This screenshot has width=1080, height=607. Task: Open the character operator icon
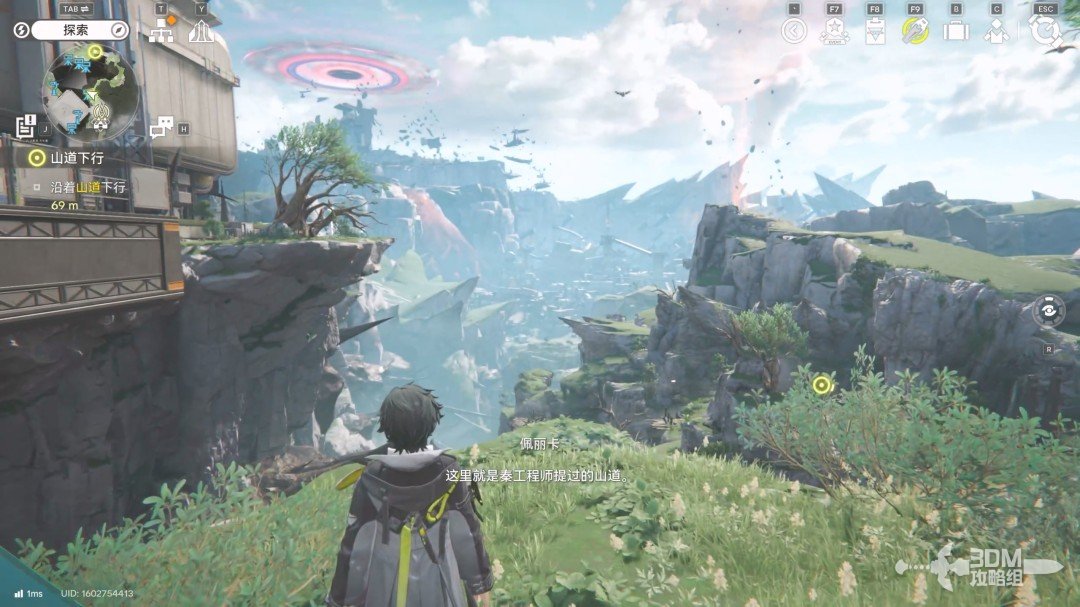pos(996,31)
